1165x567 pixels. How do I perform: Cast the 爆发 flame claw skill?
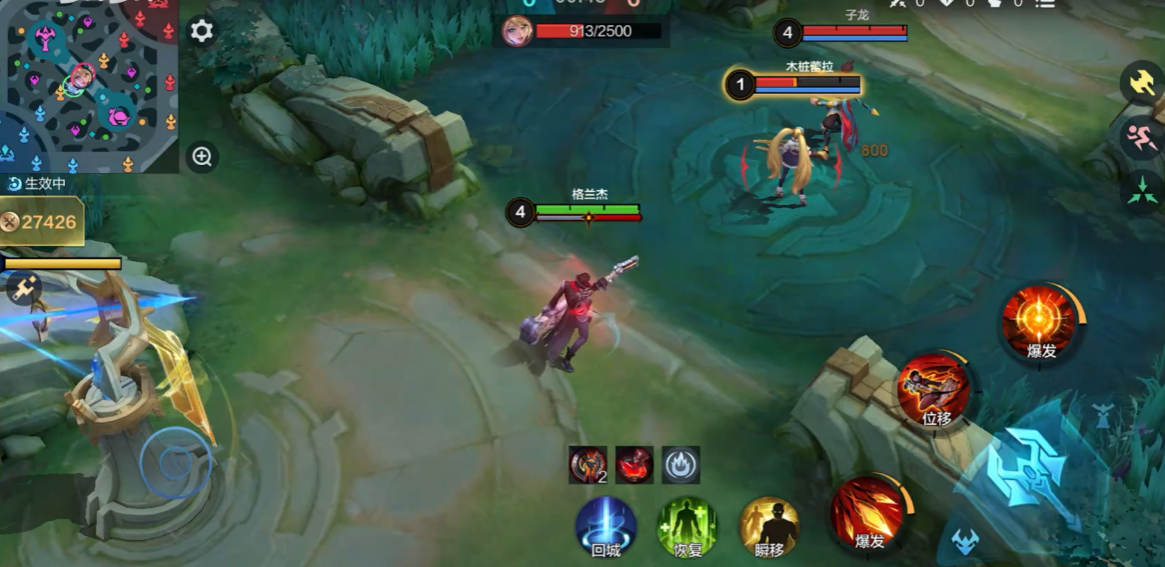point(868,512)
